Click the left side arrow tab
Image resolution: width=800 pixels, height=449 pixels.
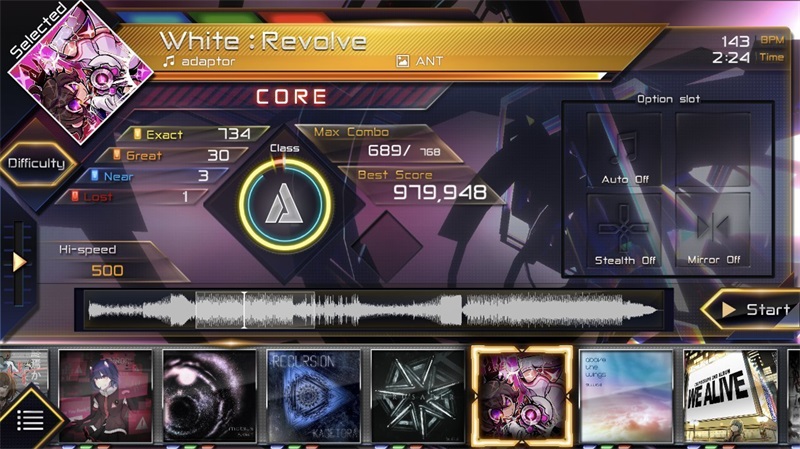pos(18,262)
